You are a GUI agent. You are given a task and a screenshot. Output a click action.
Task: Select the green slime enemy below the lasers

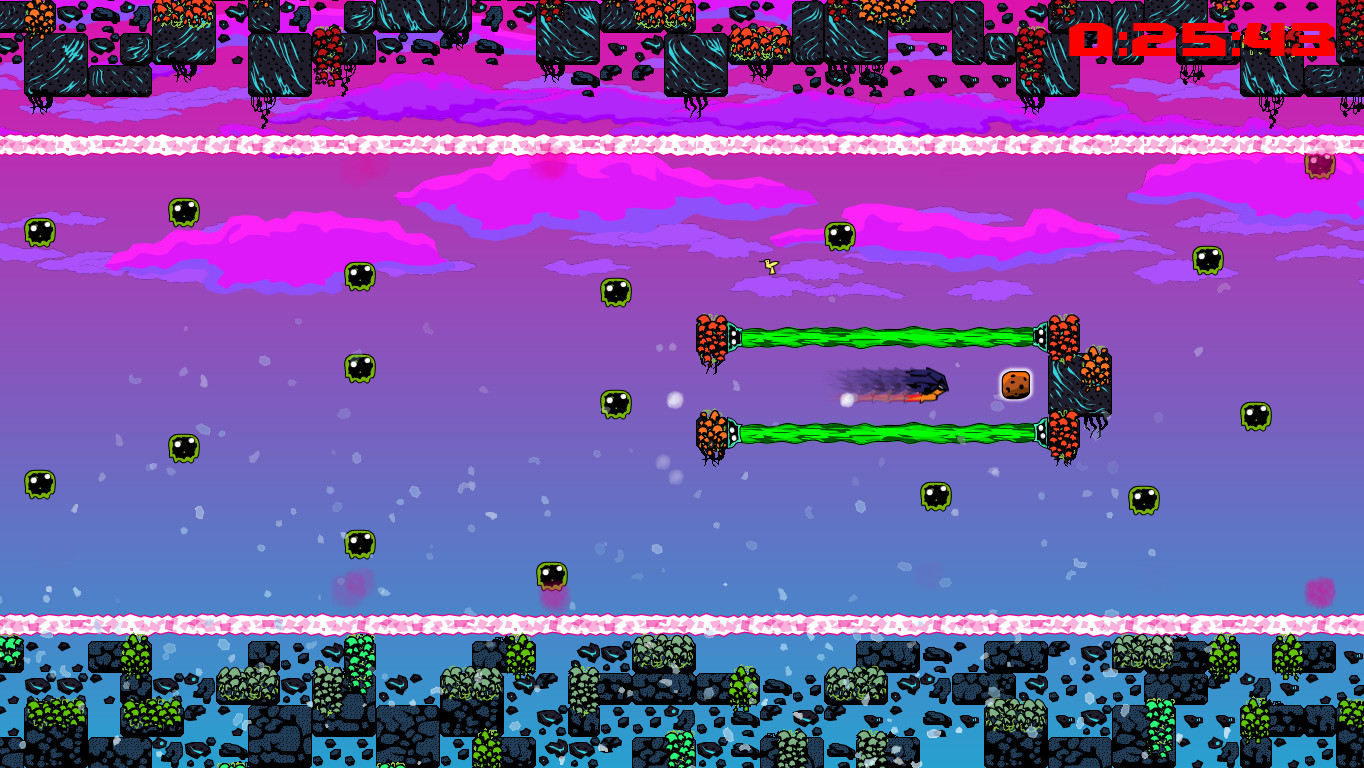click(x=937, y=494)
